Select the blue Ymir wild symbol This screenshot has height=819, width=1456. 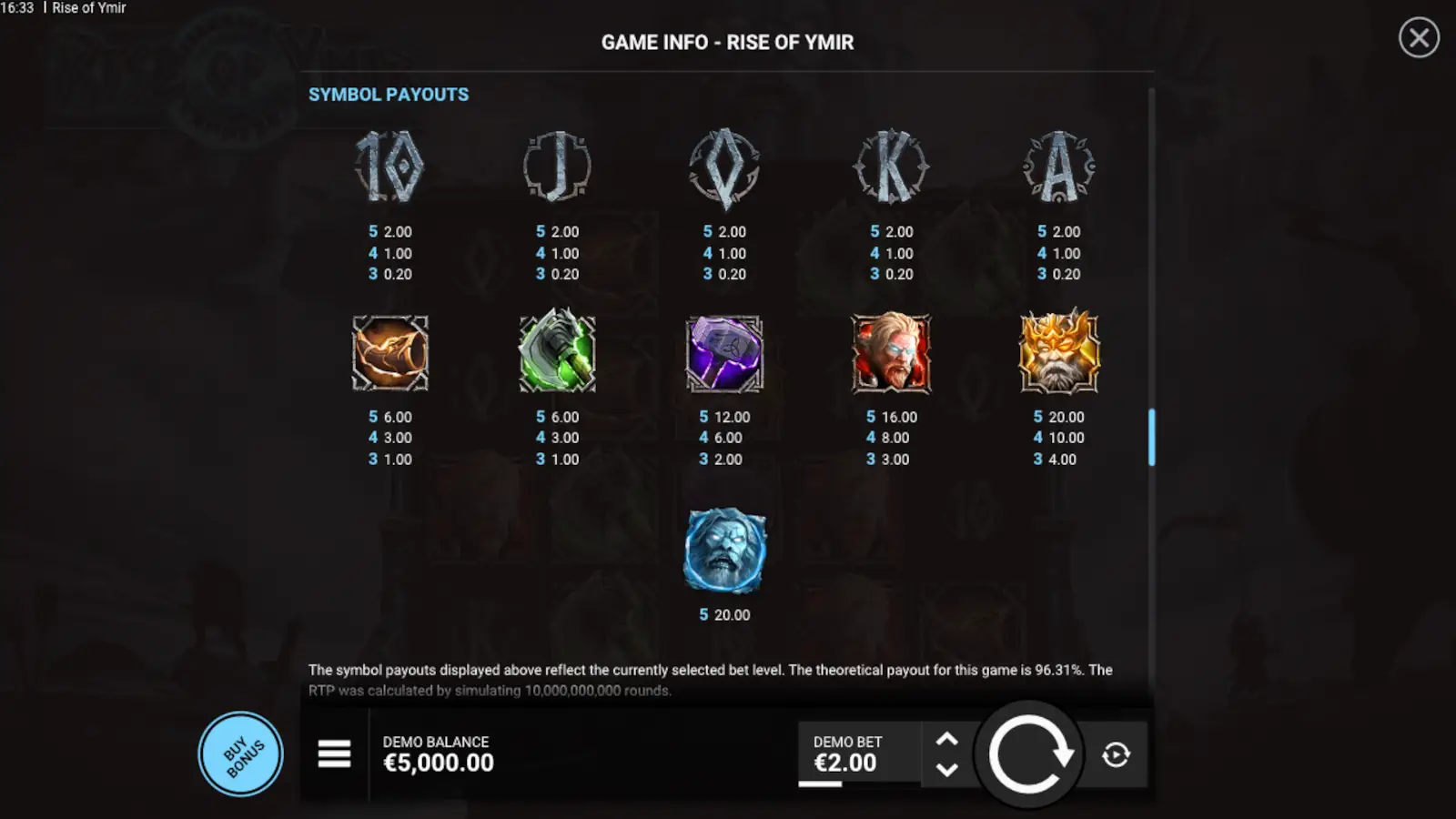[724, 549]
